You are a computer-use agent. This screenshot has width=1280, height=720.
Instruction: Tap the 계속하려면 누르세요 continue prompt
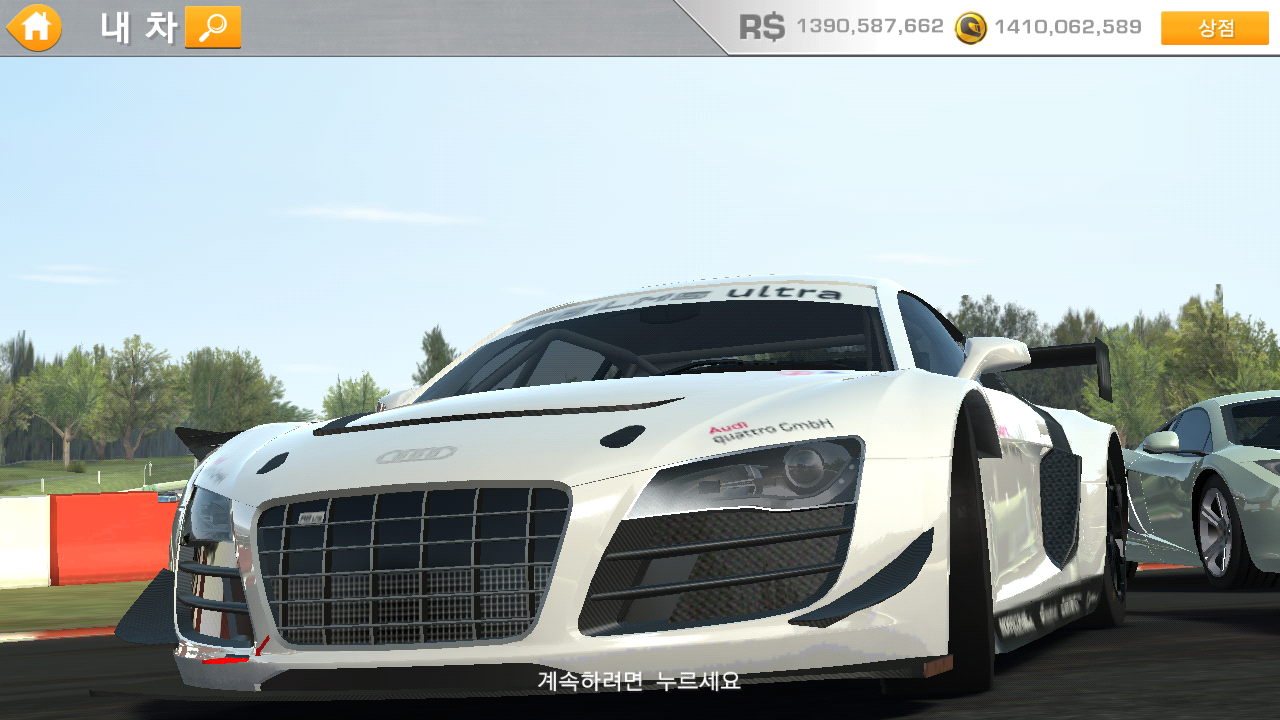pos(639,681)
